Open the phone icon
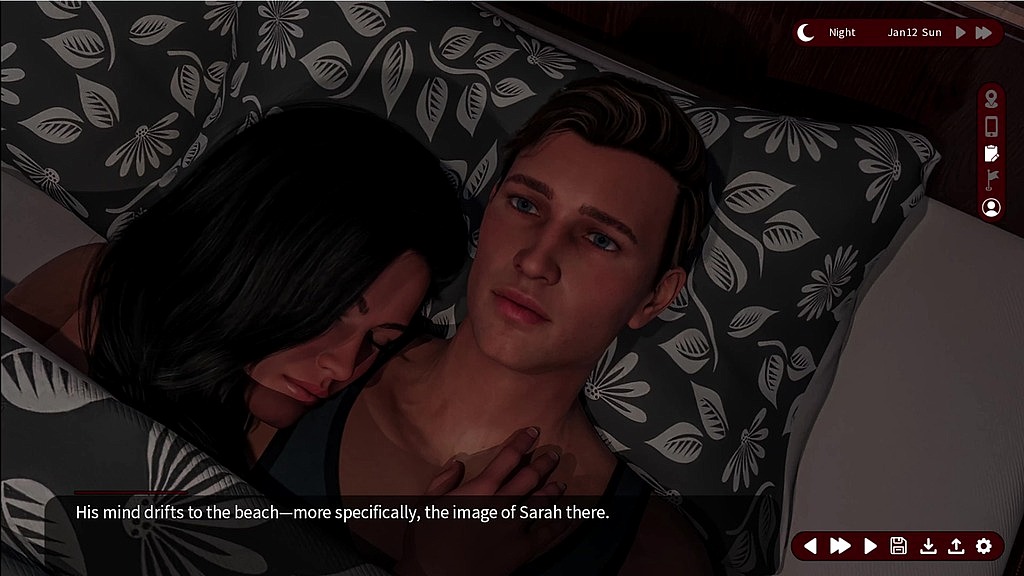The image size is (1024, 576). (x=991, y=126)
